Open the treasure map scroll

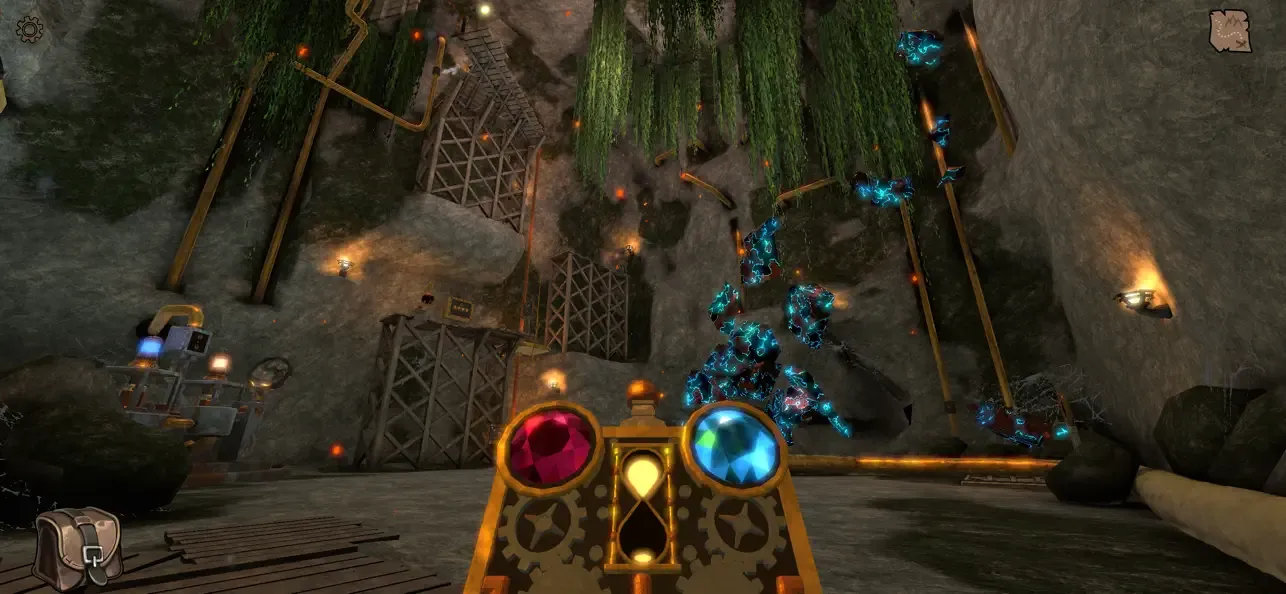coord(1229,31)
